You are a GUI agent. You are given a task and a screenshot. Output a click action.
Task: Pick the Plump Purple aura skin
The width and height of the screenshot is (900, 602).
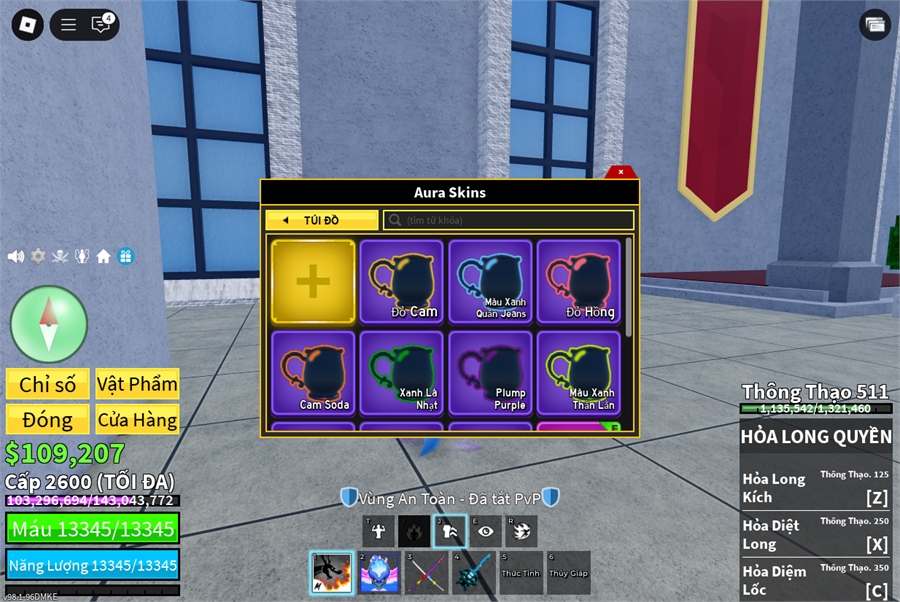[x=491, y=373]
